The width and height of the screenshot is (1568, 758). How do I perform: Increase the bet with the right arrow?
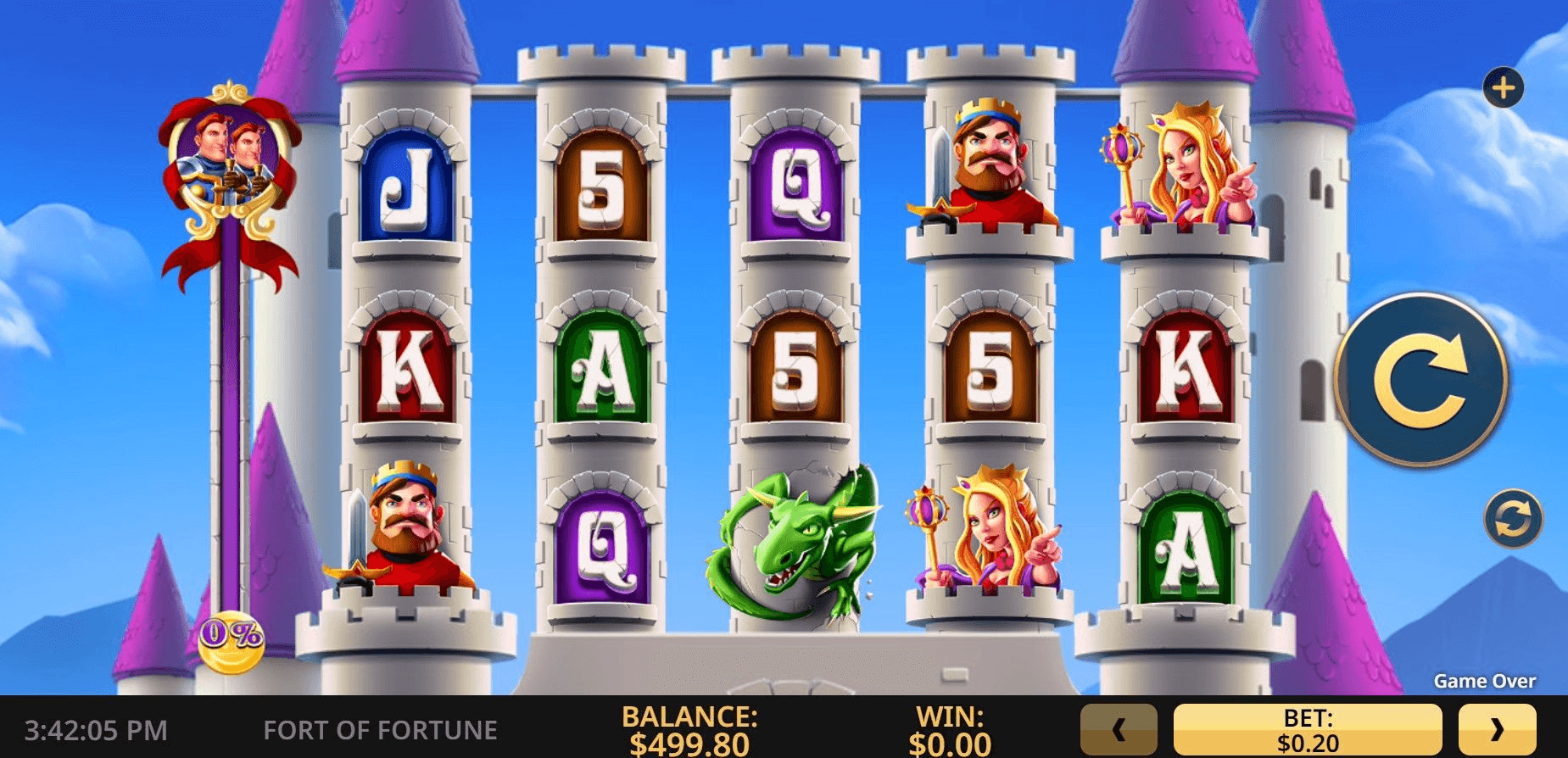pos(1497,729)
